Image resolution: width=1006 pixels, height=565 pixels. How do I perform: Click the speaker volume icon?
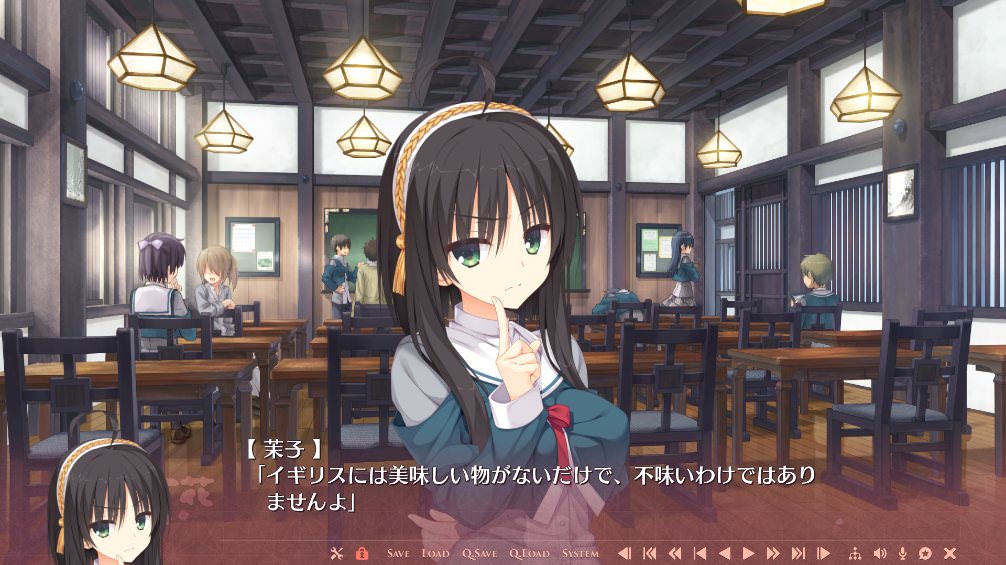point(880,553)
